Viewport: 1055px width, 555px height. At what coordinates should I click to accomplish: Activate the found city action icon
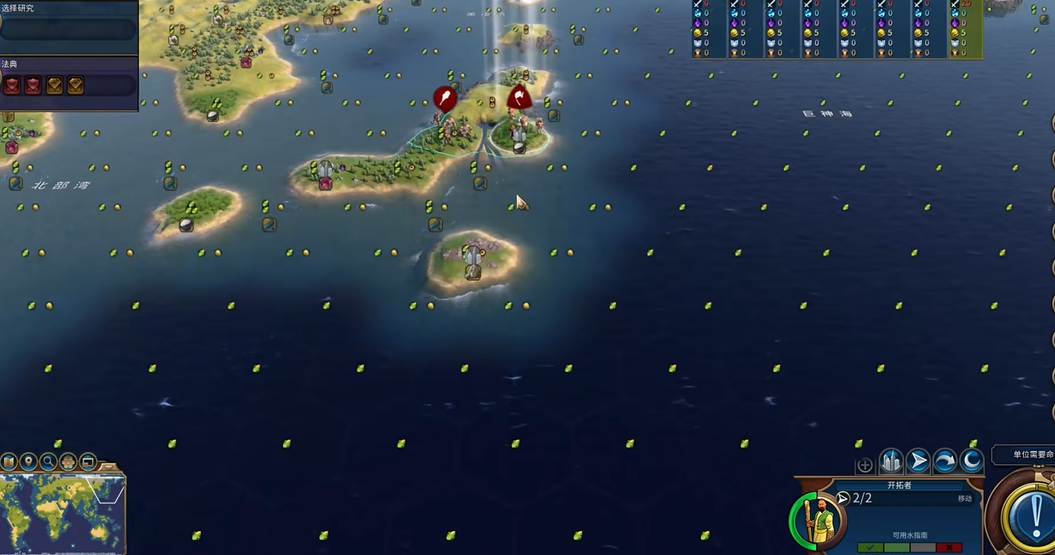tap(890, 461)
